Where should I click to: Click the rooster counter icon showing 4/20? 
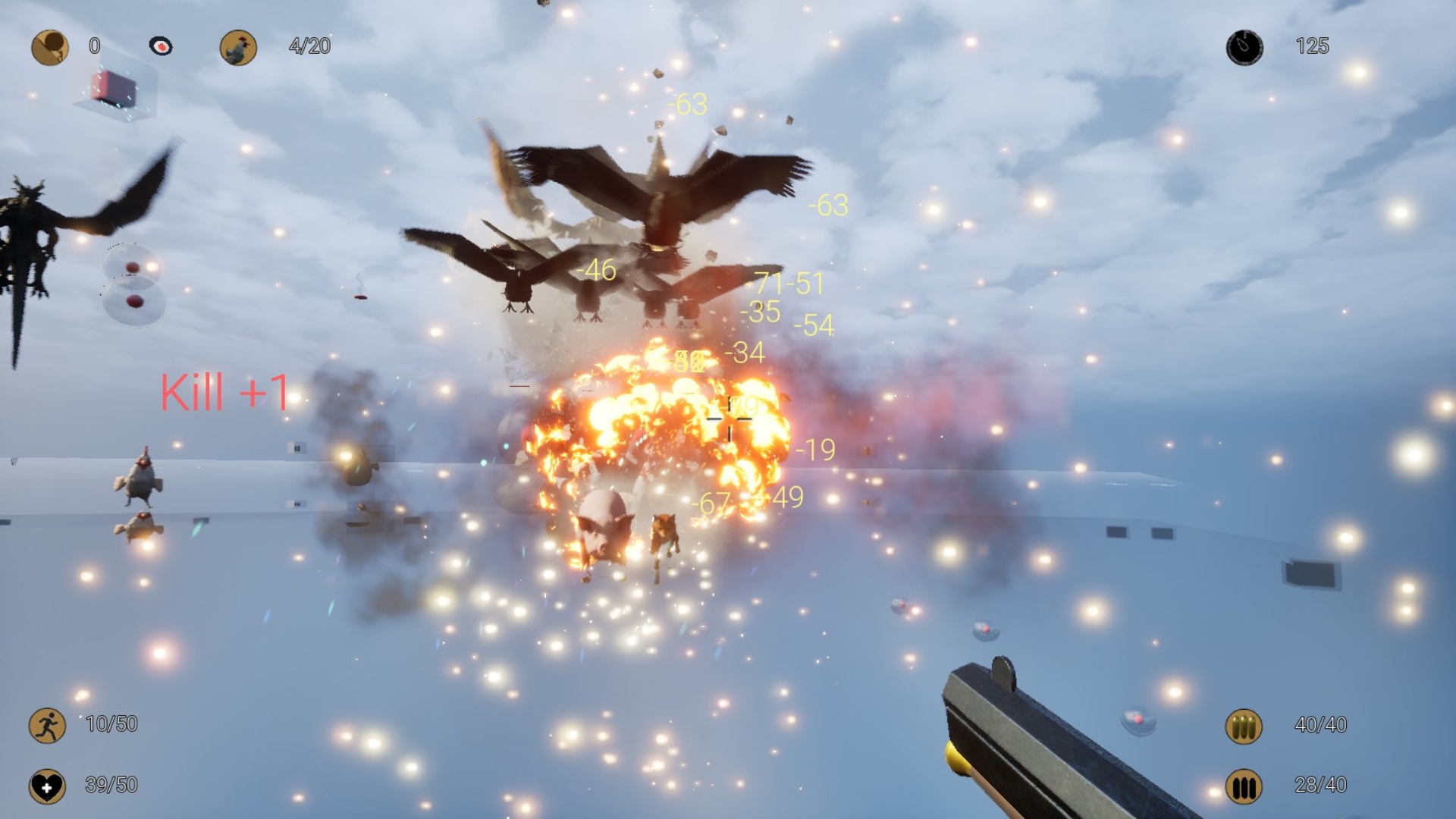click(240, 46)
